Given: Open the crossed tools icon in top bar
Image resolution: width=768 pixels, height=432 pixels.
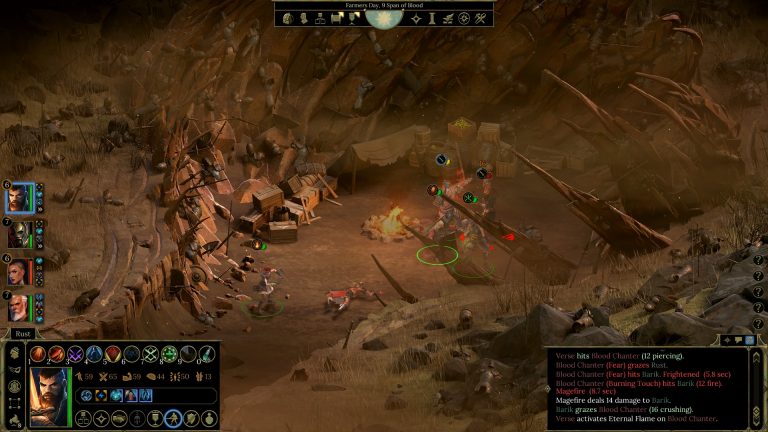Looking at the screenshot, I should [x=481, y=19].
